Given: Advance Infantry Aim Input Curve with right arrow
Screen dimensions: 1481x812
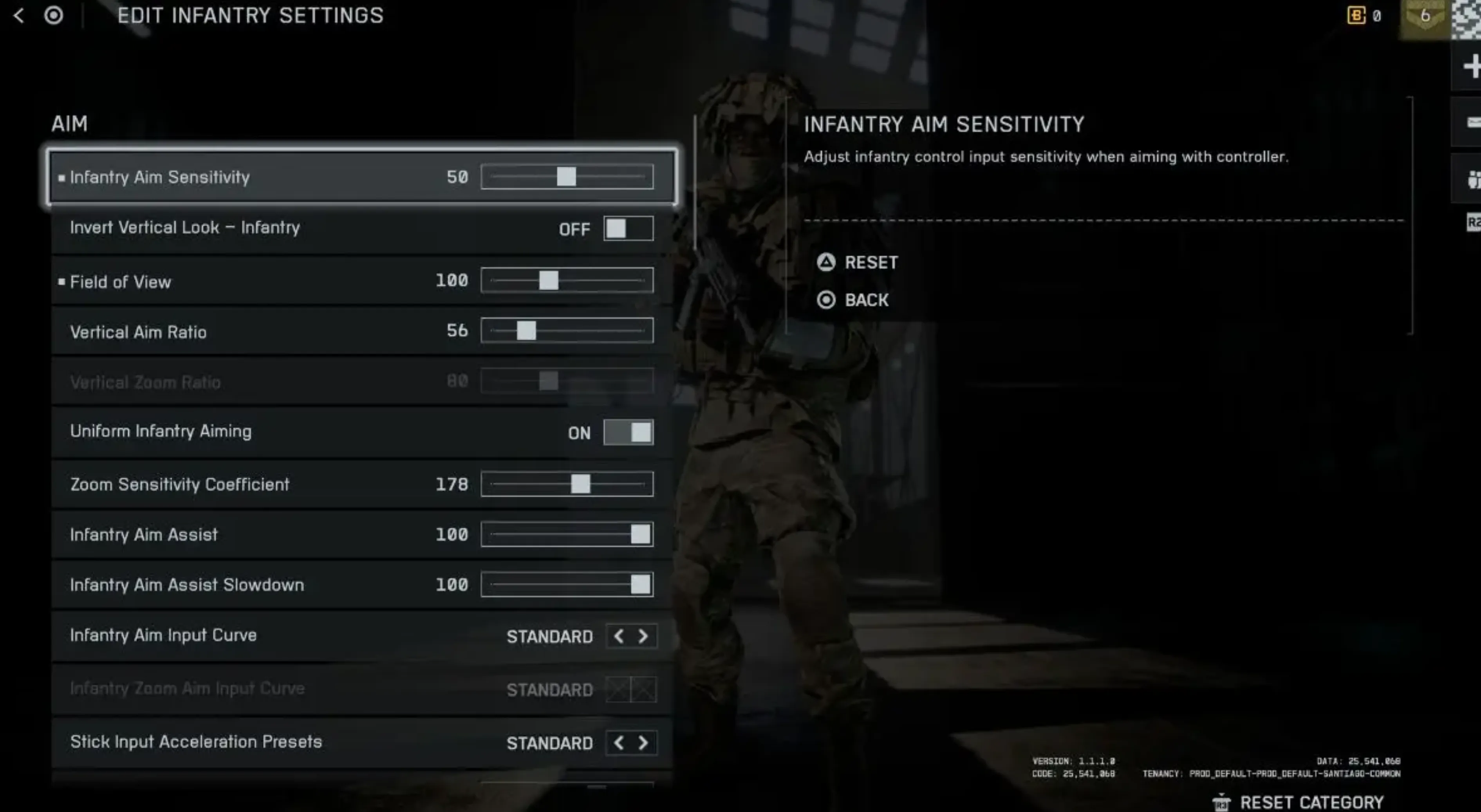Looking at the screenshot, I should tap(644, 636).
